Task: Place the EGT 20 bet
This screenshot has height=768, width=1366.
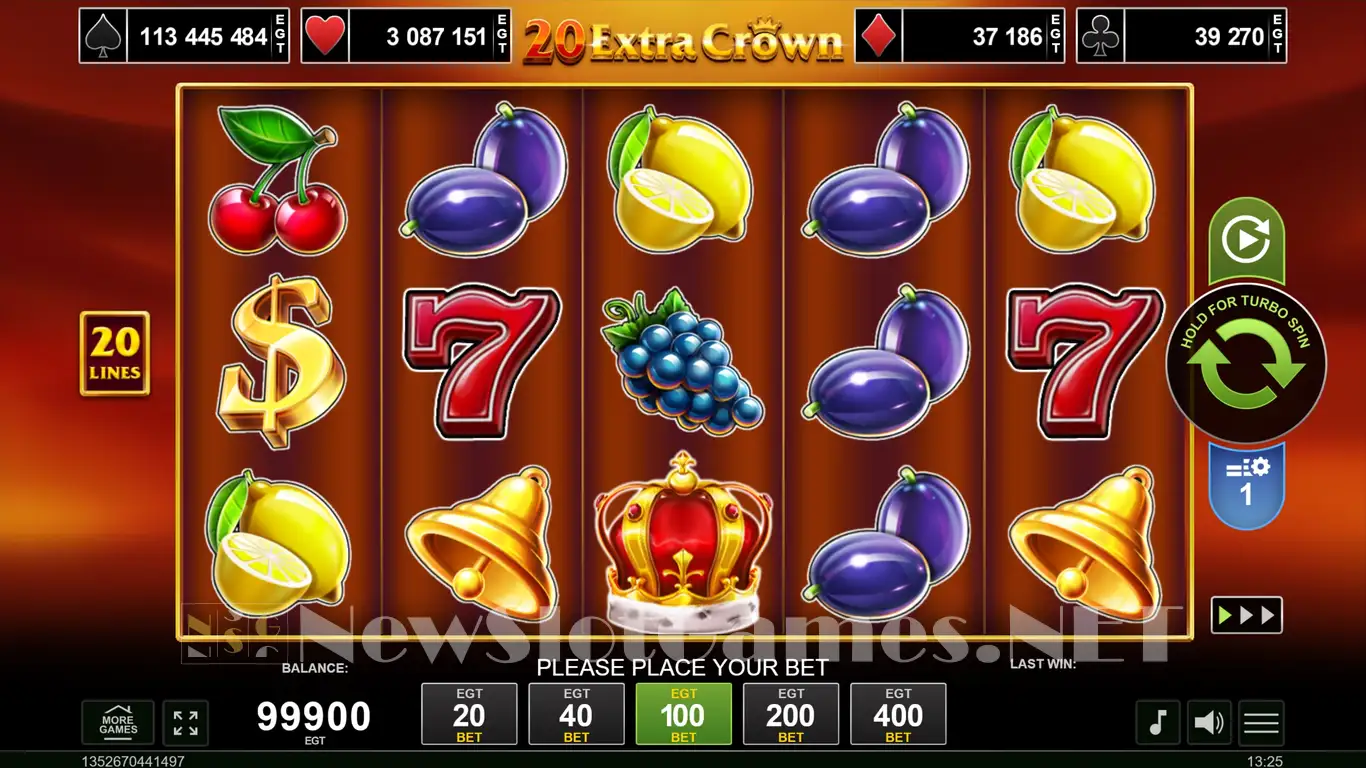Action: click(x=469, y=714)
